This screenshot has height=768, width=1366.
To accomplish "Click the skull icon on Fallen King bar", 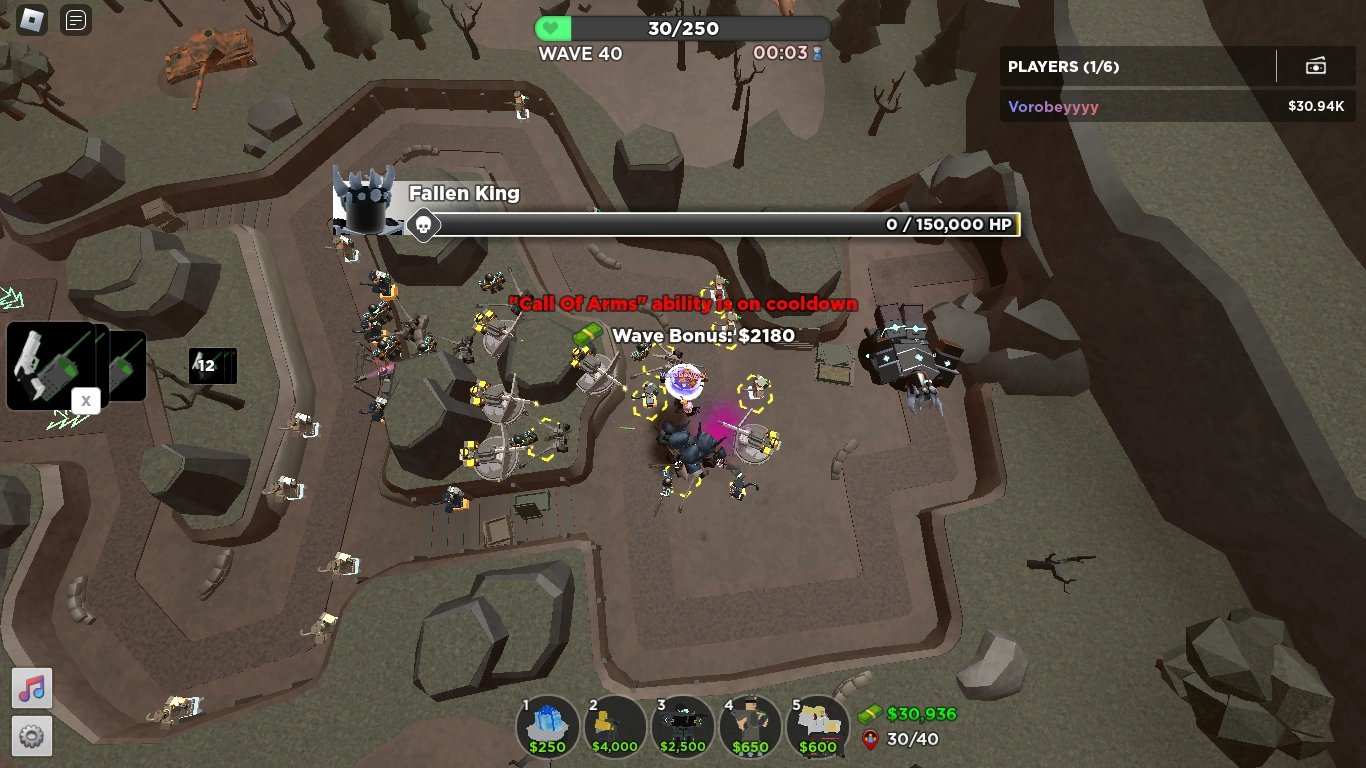I will tap(424, 224).
